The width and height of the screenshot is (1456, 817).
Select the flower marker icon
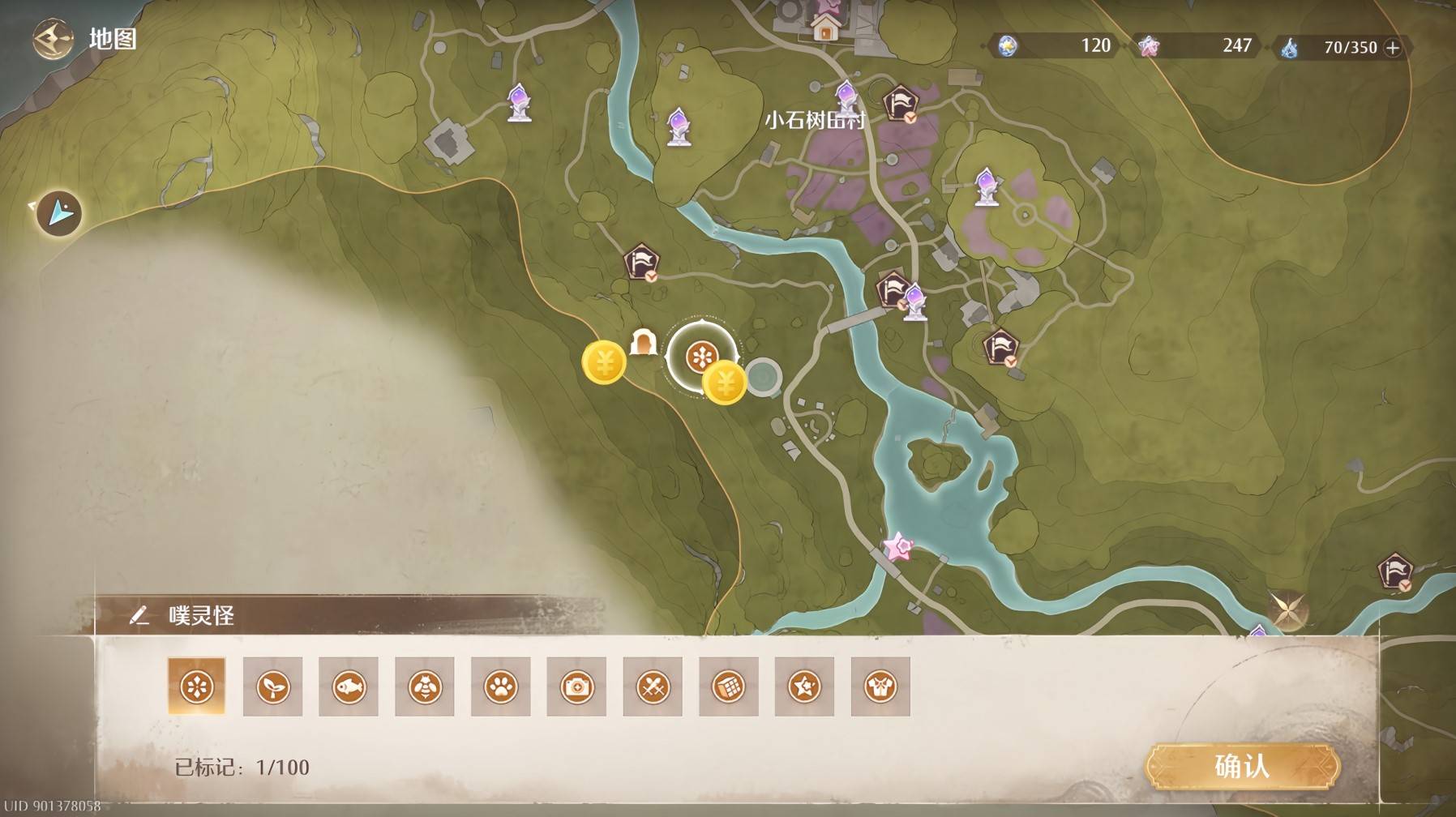click(196, 687)
